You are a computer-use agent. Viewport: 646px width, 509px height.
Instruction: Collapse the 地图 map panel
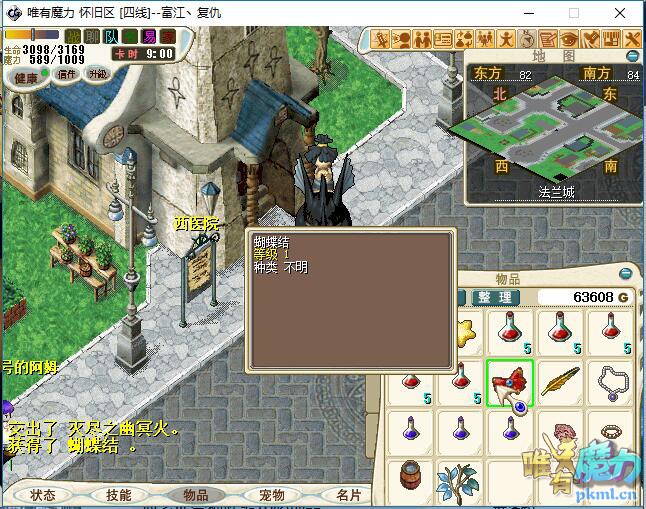coord(633,56)
